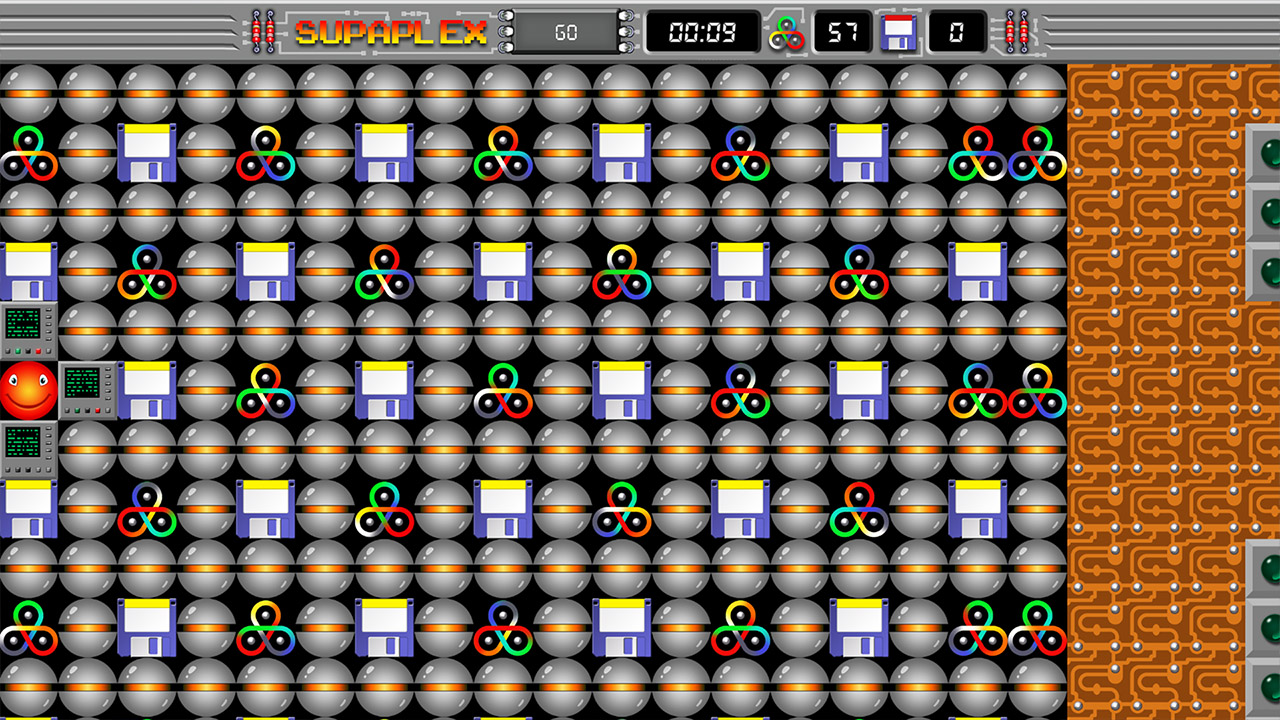Click the infotron in the bottom-left area
The image size is (1280, 720).
27,628
